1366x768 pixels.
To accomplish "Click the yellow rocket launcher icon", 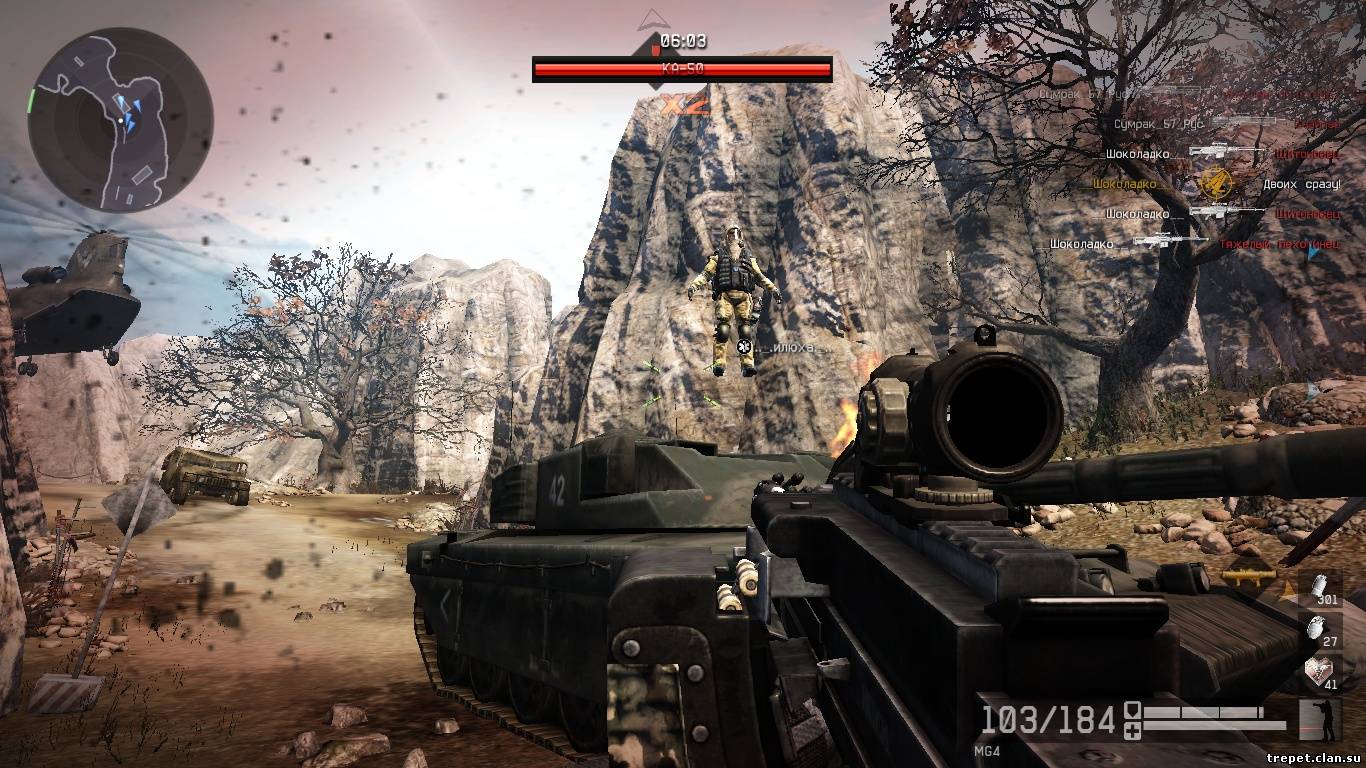I will pos(1248,577).
